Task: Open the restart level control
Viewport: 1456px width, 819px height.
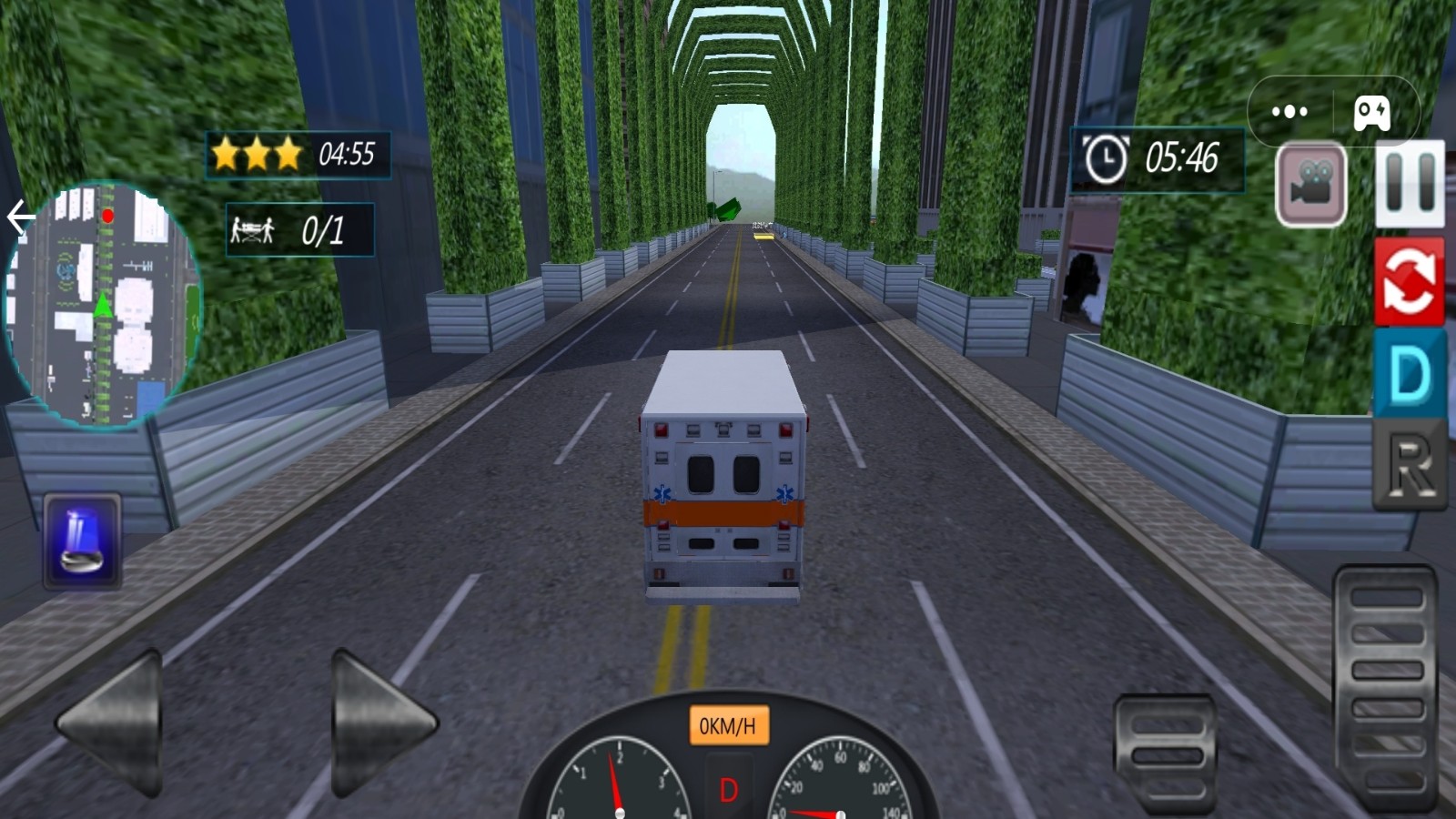Action: 1410,282
